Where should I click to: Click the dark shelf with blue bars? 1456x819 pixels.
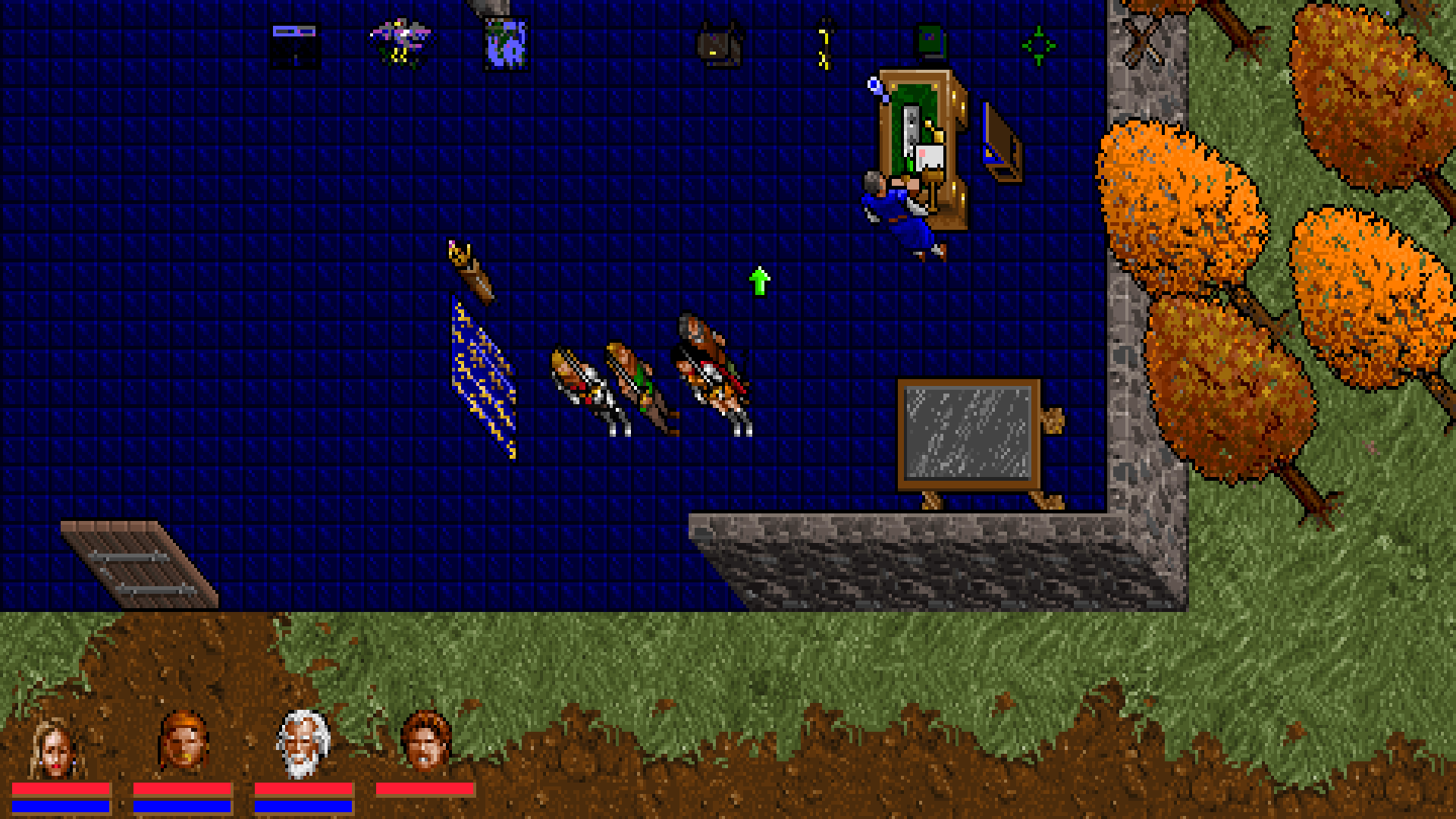click(x=296, y=44)
